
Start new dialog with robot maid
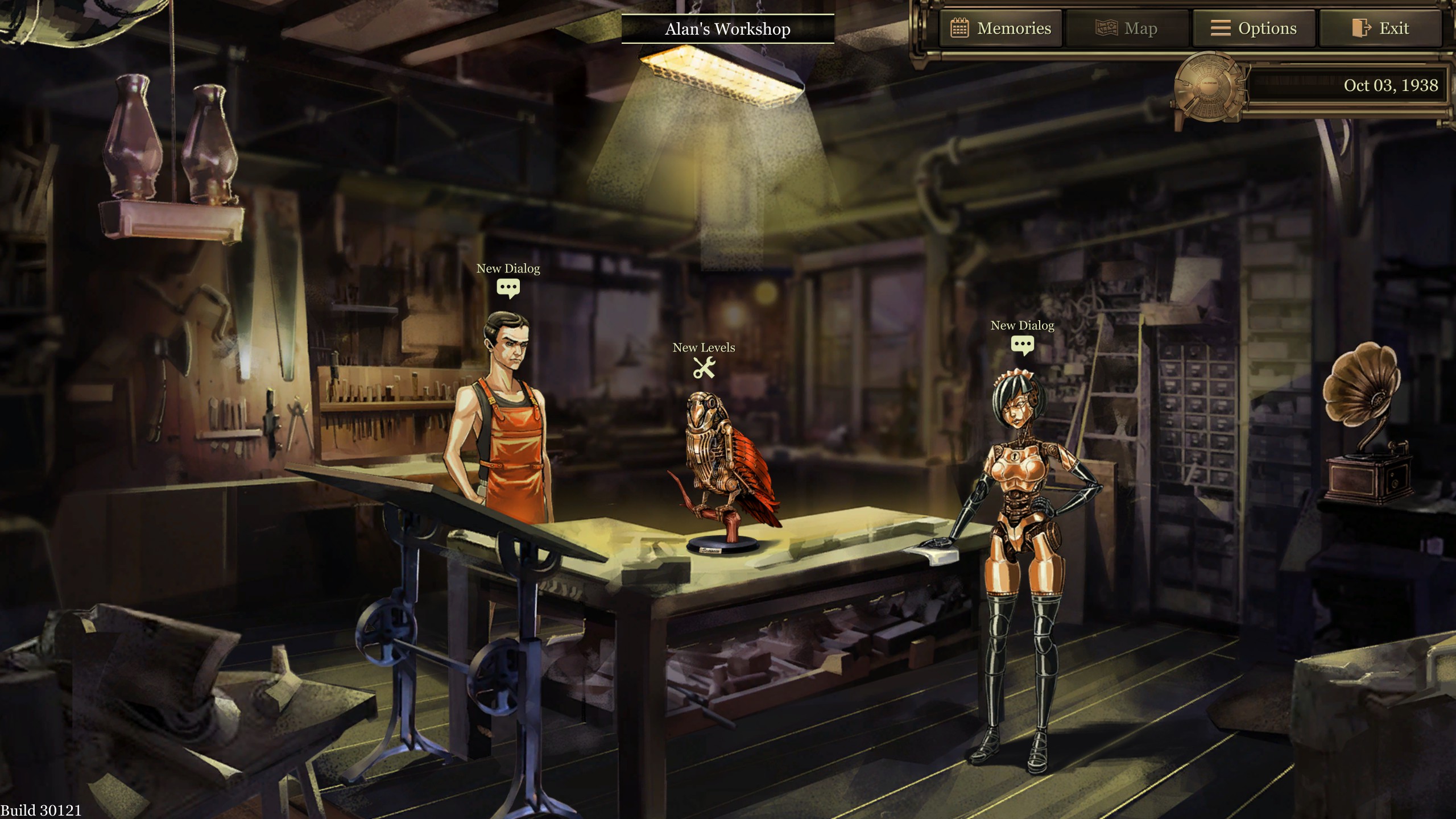pos(1022,345)
